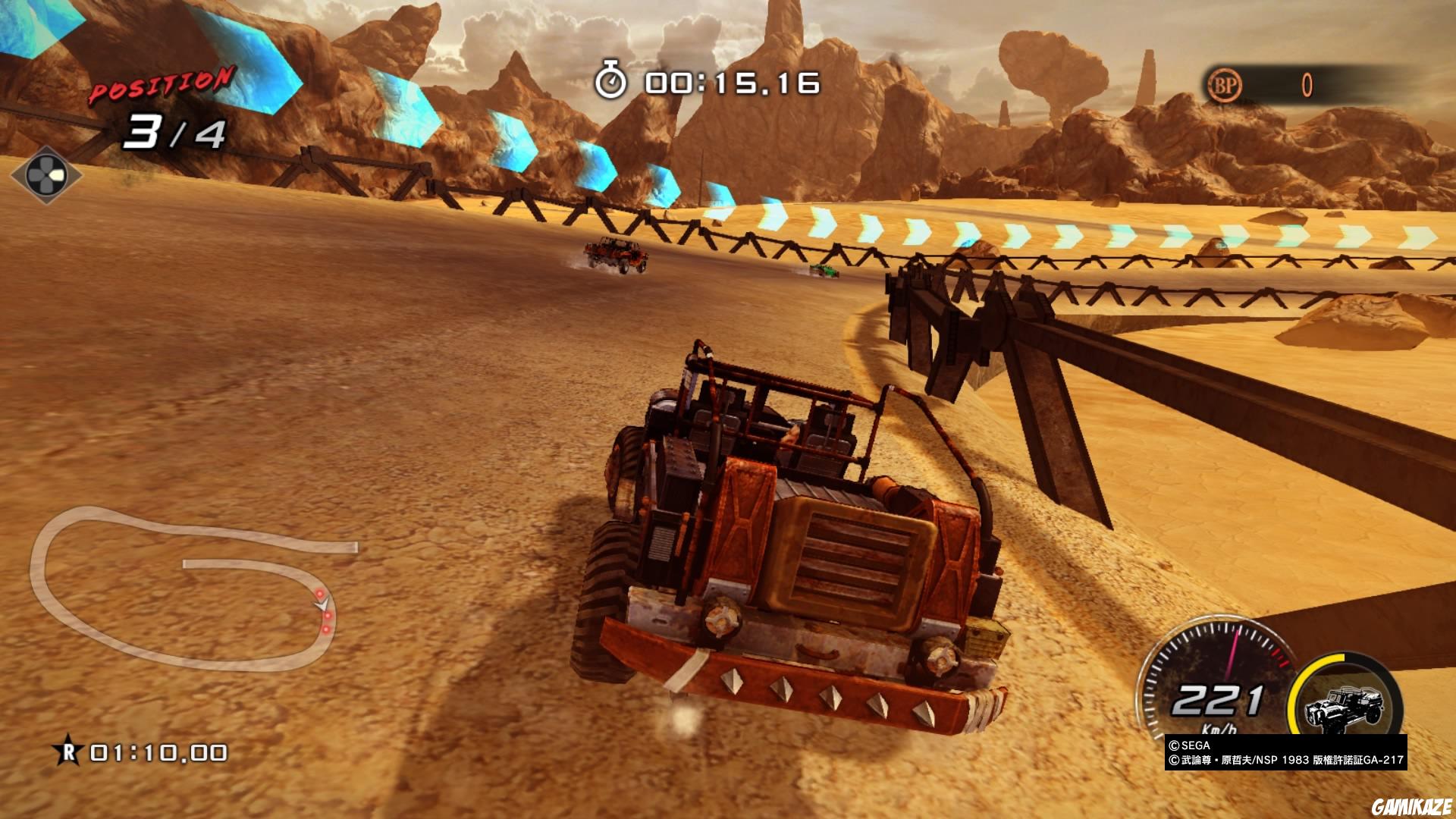
Task: Click the BP coin icon
Action: point(1224,86)
